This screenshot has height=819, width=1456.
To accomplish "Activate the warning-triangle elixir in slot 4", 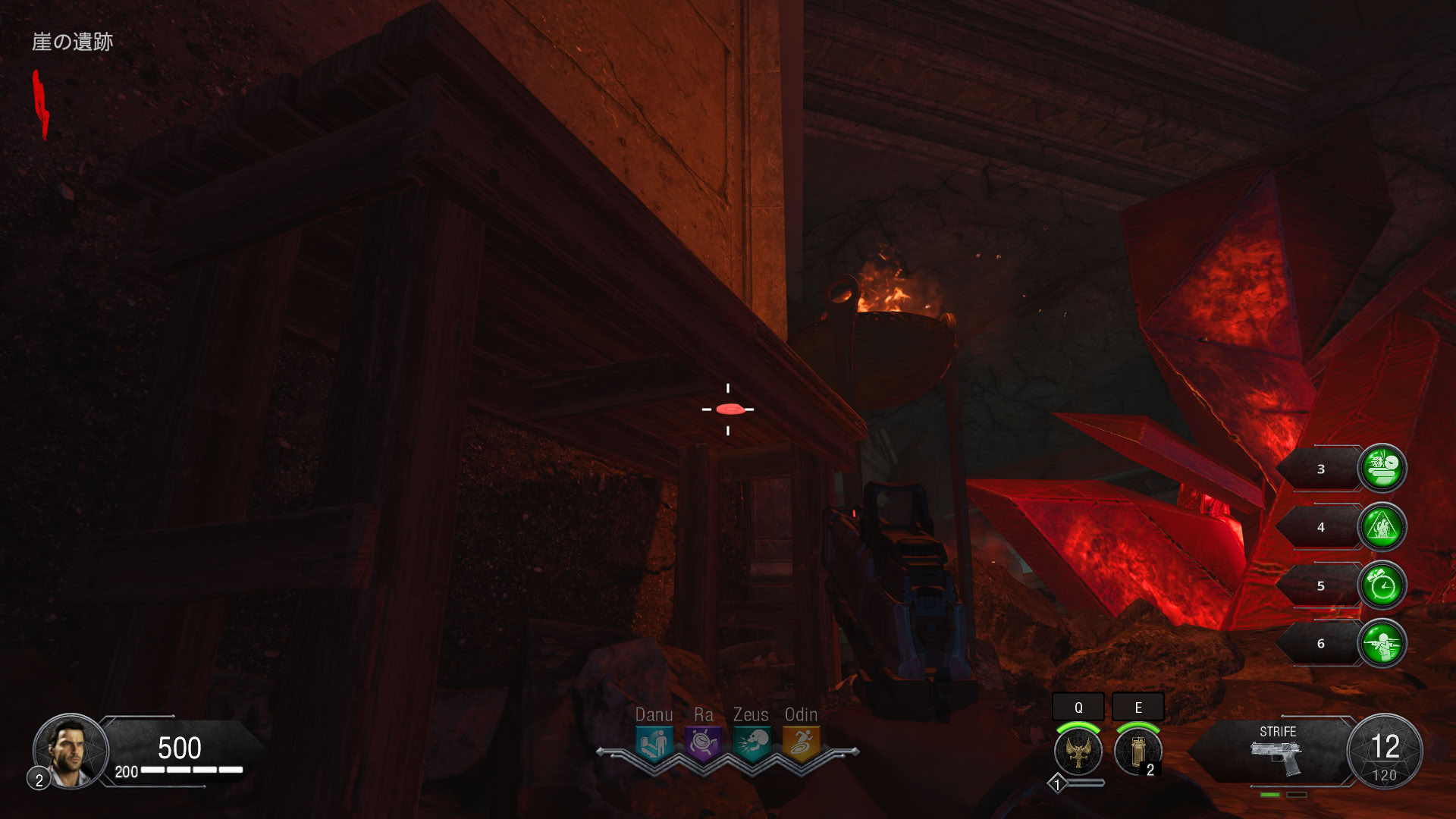I will tap(1382, 526).
